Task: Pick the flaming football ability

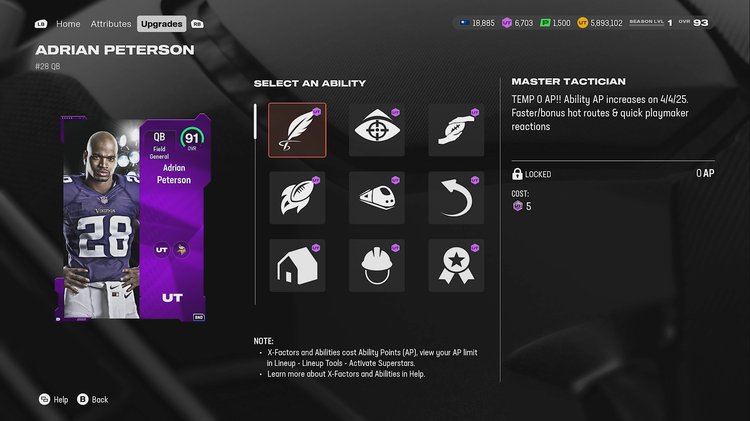Action: pos(297,198)
